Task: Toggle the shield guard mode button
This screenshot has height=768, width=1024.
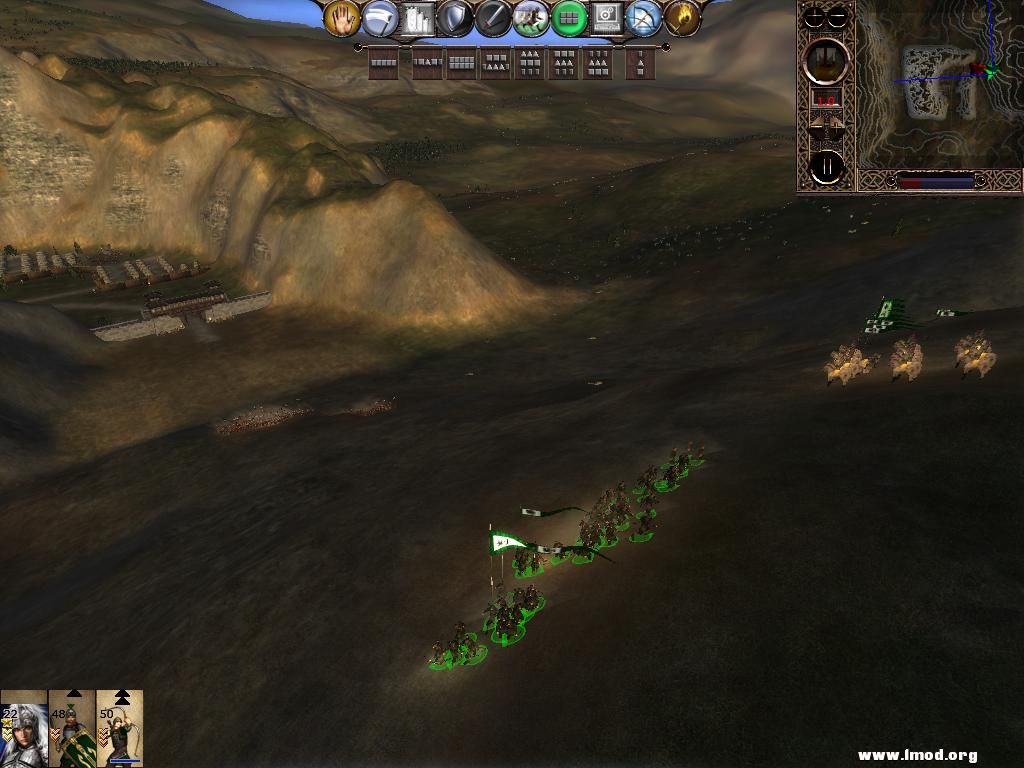Action: tap(456, 18)
